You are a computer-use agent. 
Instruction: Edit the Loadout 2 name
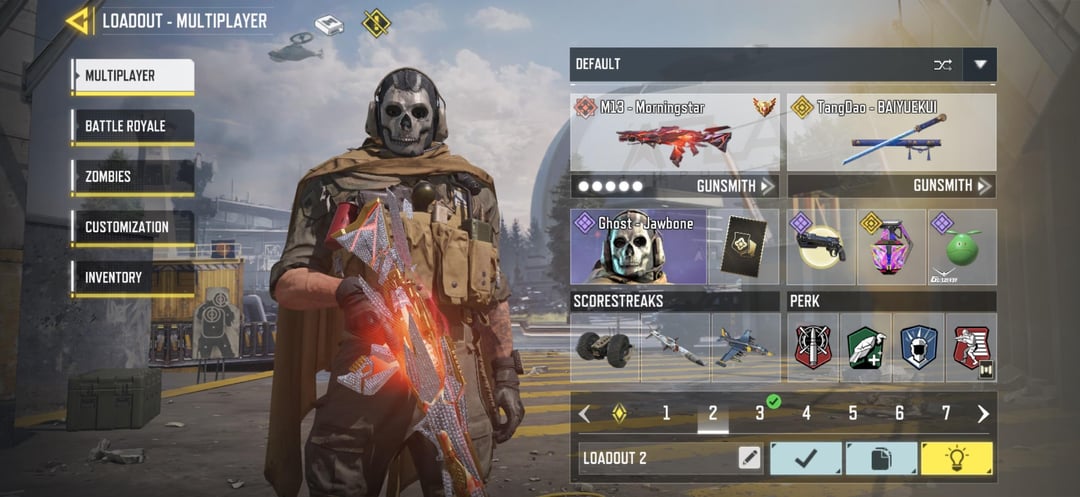coord(749,458)
